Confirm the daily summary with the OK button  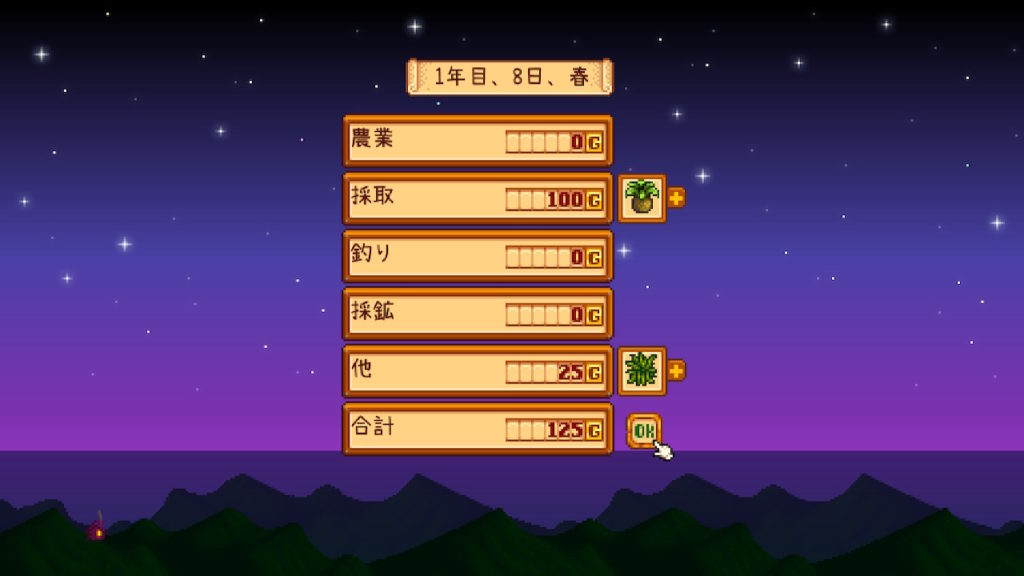click(644, 430)
